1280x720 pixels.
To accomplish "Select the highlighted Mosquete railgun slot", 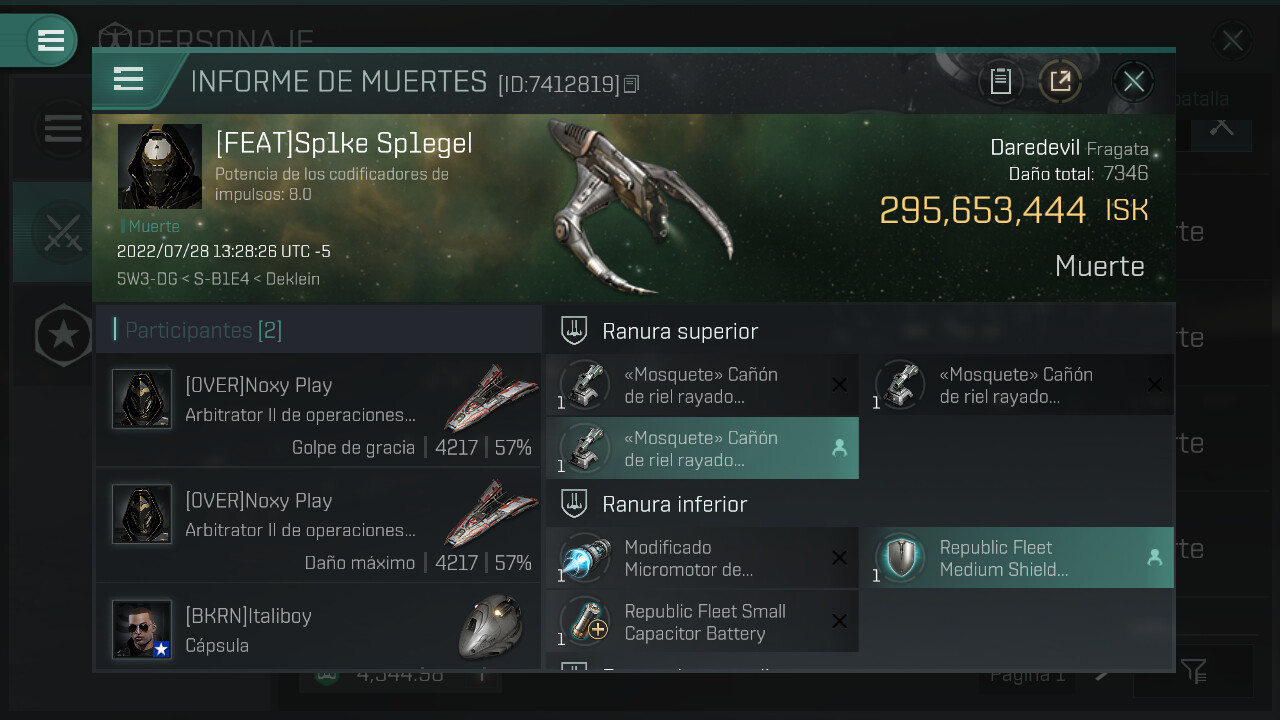I will [702, 448].
